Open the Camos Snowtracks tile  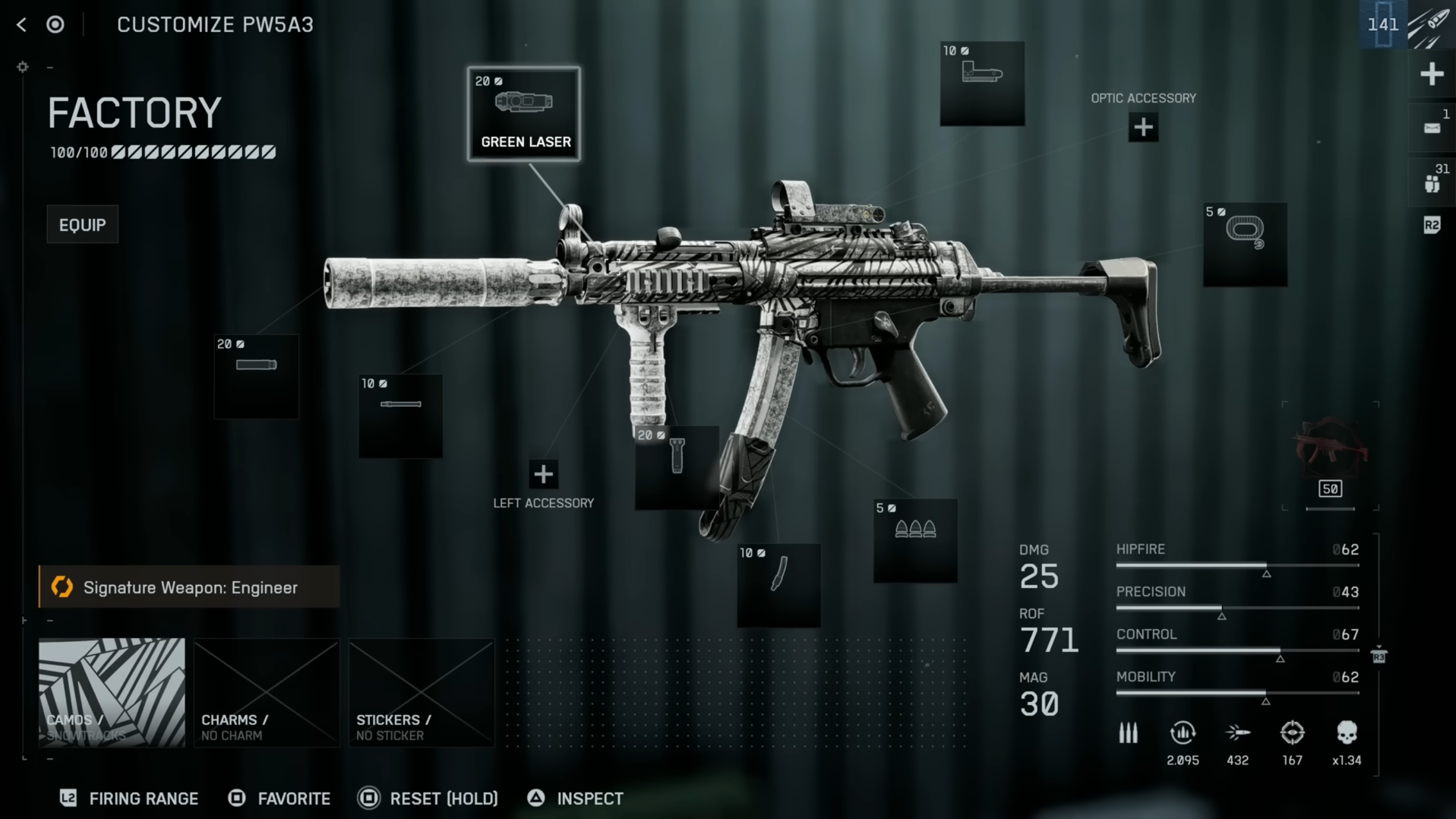pyautogui.click(x=112, y=692)
